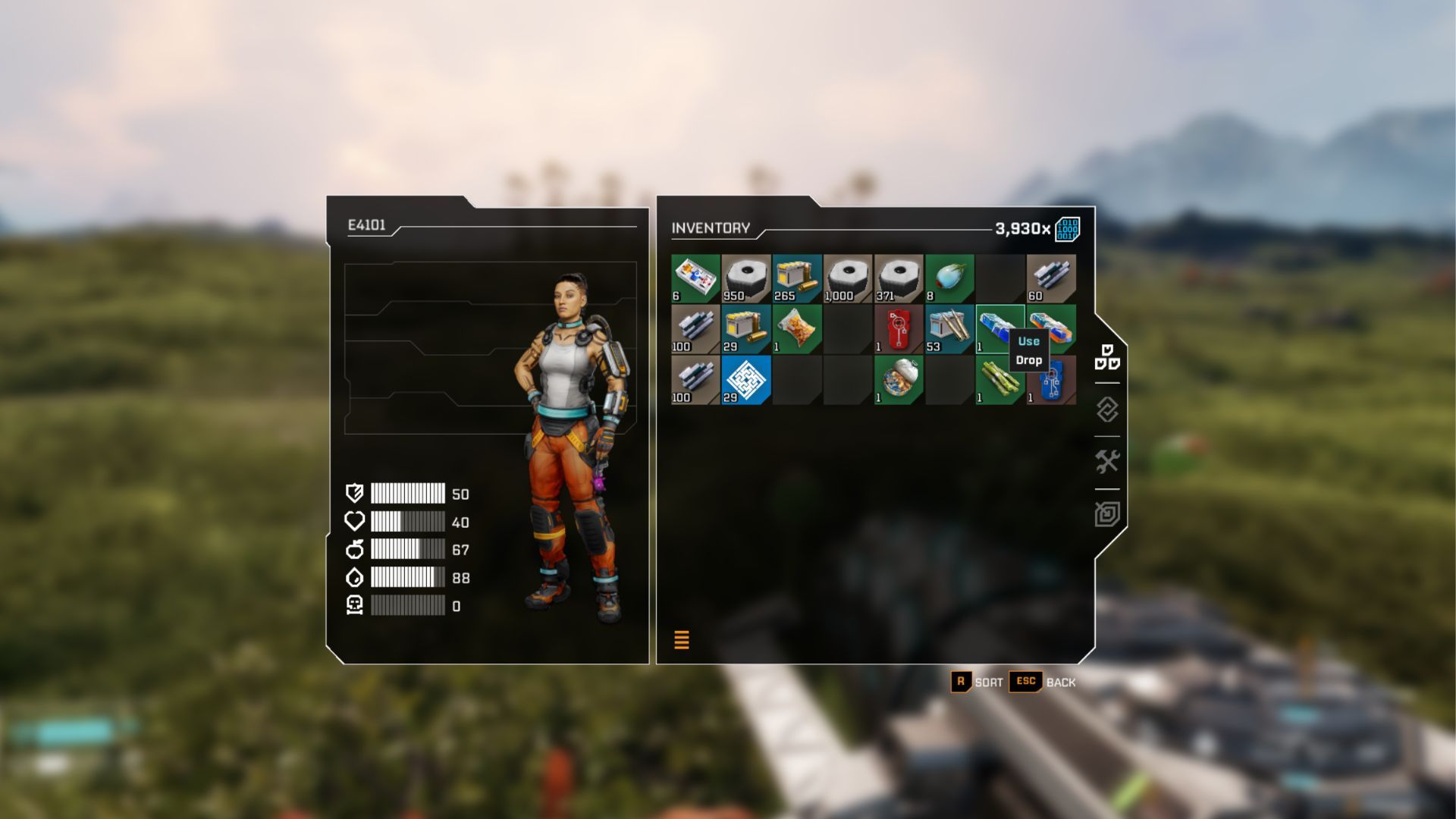Screen dimensions: 1456x819
Task: Switch to the three-shields inventory tab
Action: (1107, 357)
